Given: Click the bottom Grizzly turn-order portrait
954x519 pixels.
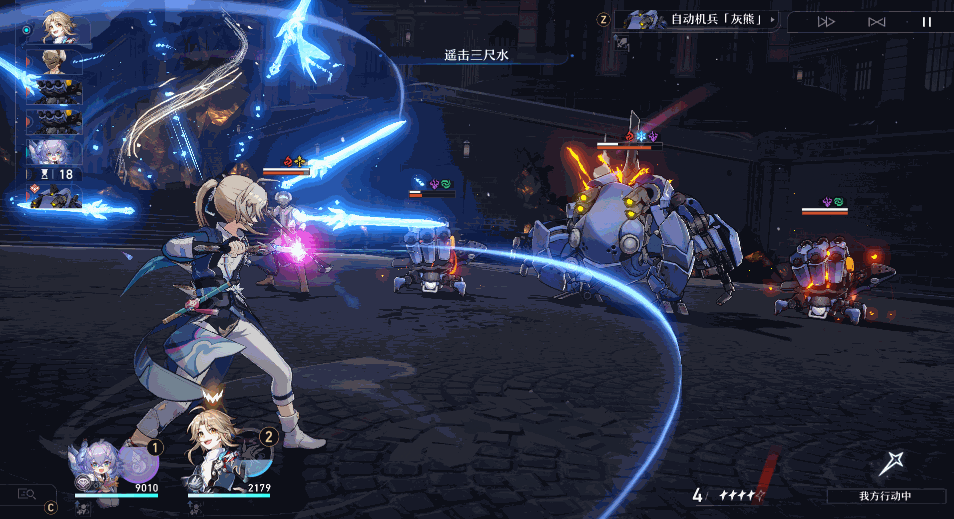Looking at the screenshot, I should tap(53, 199).
